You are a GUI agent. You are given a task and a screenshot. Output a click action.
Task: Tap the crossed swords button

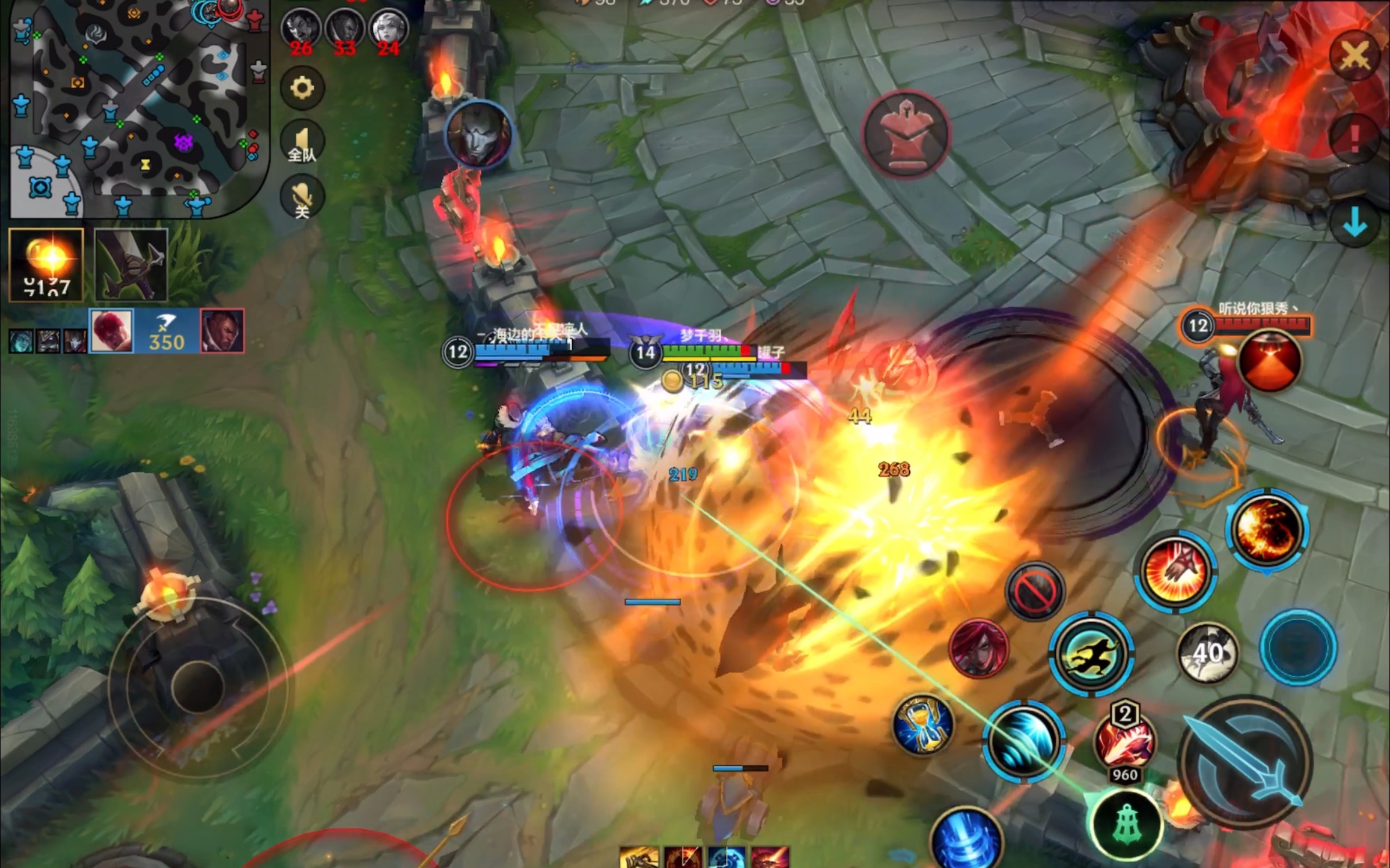click(x=1354, y=56)
